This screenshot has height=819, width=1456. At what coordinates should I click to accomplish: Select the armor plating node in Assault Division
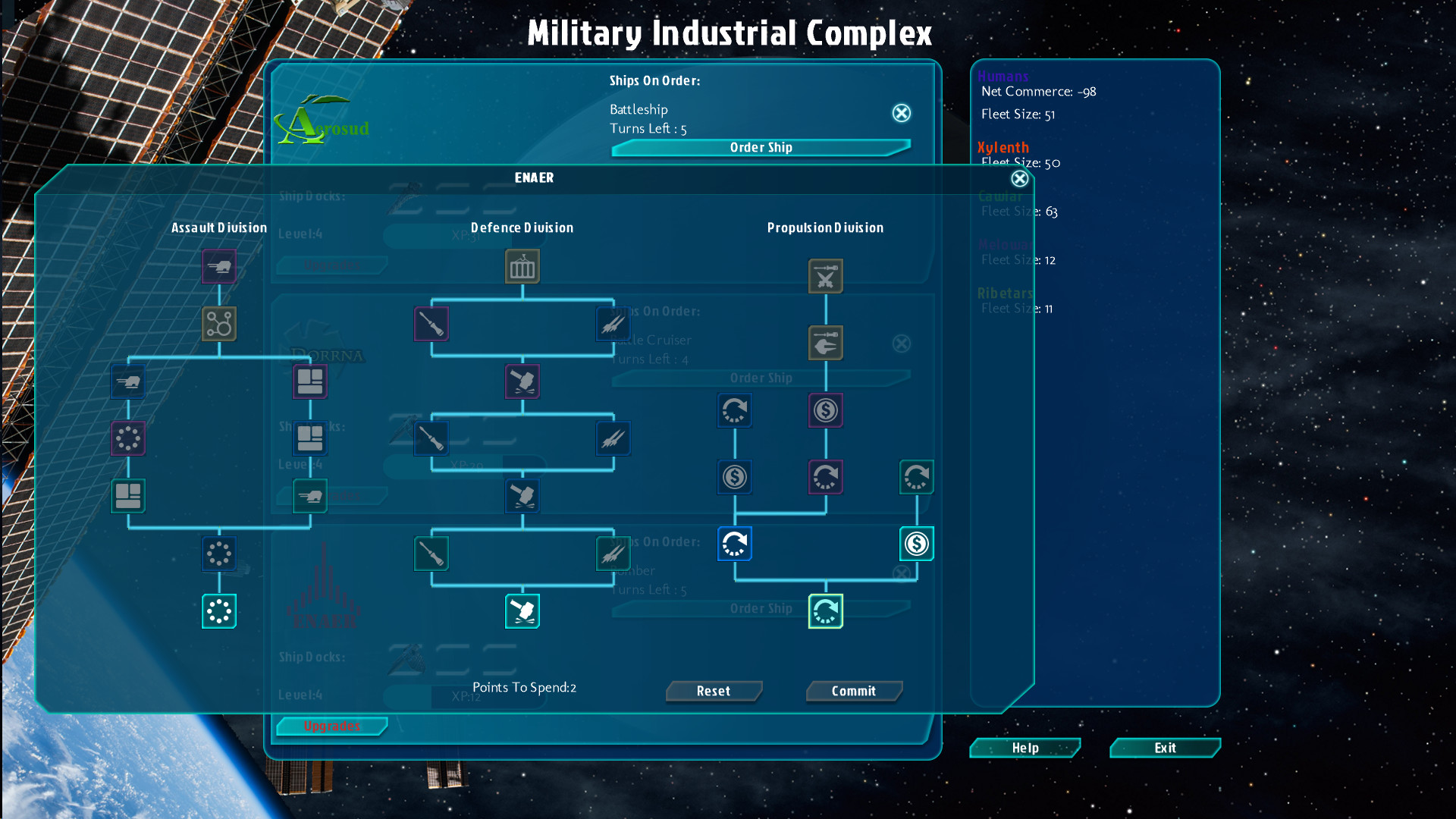tap(310, 381)
